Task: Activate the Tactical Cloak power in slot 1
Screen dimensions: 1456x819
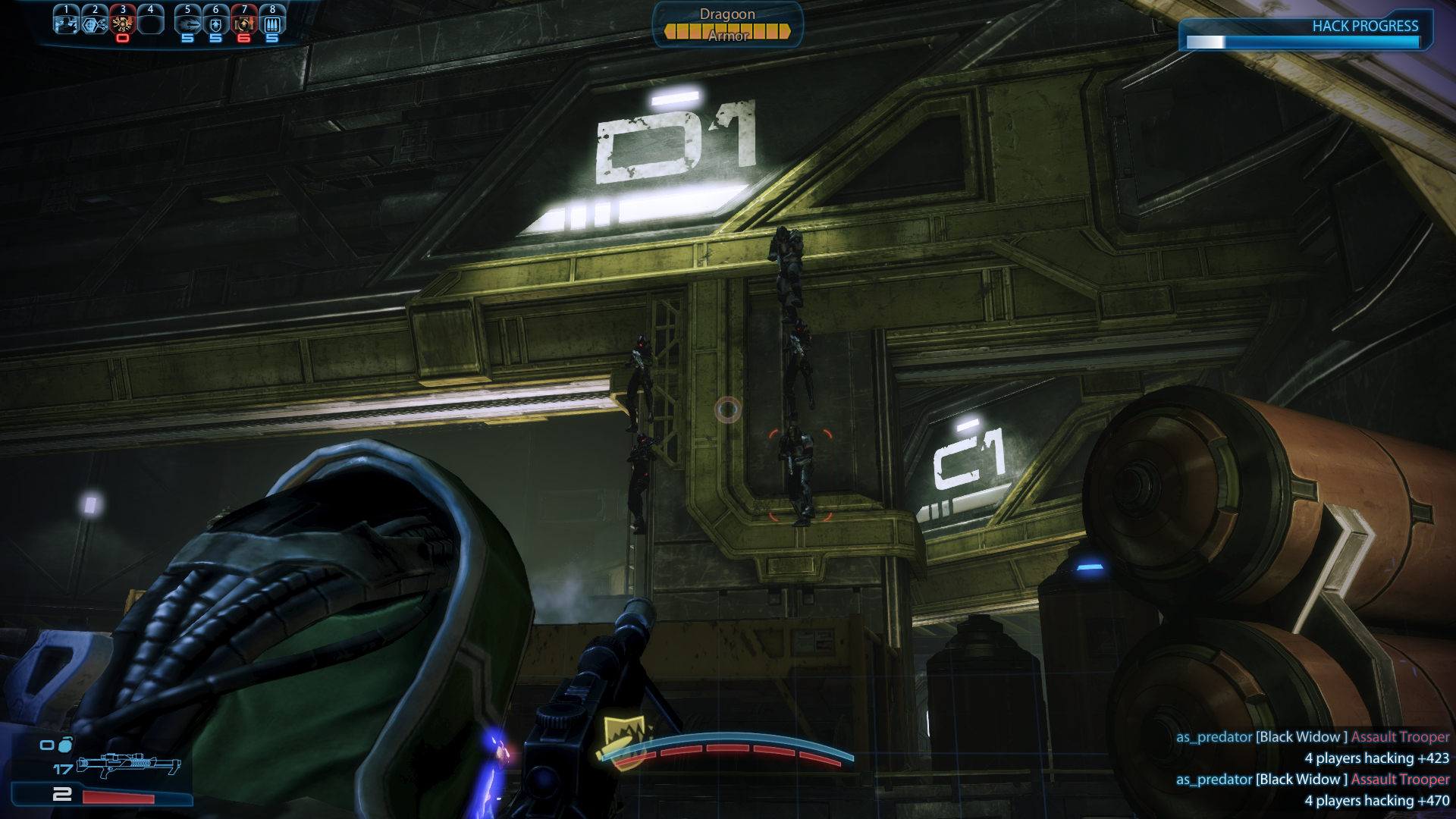Action: 66,23
